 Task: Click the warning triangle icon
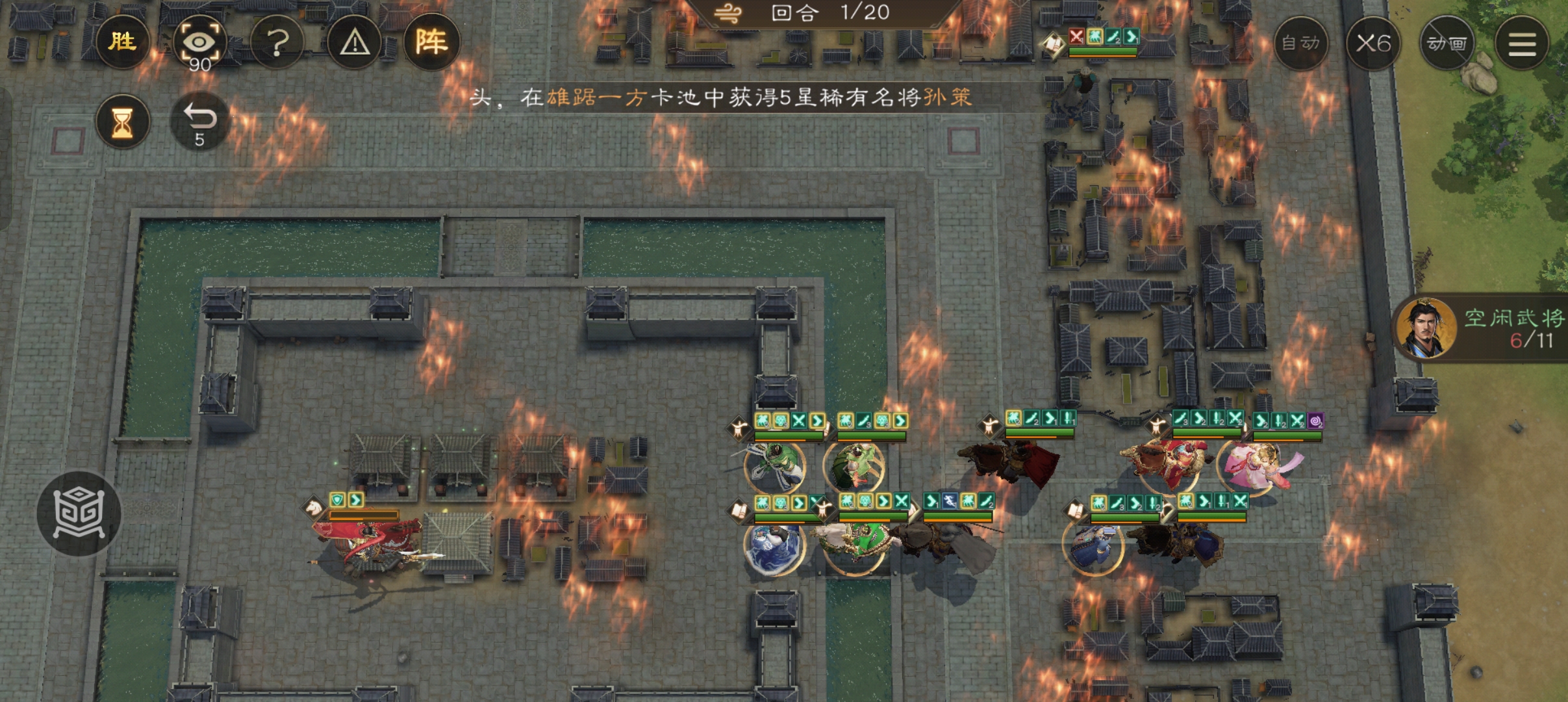click(x=354, y=43)
